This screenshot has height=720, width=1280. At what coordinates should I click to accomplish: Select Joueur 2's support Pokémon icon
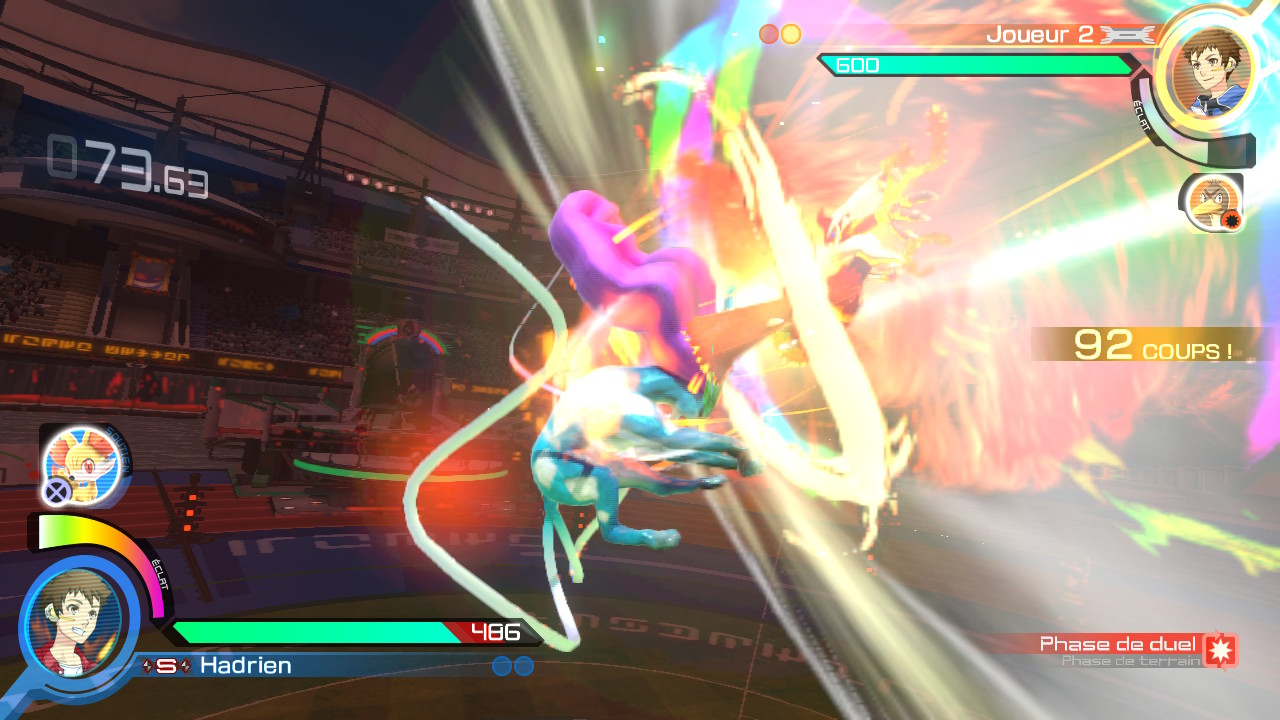point(1210,204)
